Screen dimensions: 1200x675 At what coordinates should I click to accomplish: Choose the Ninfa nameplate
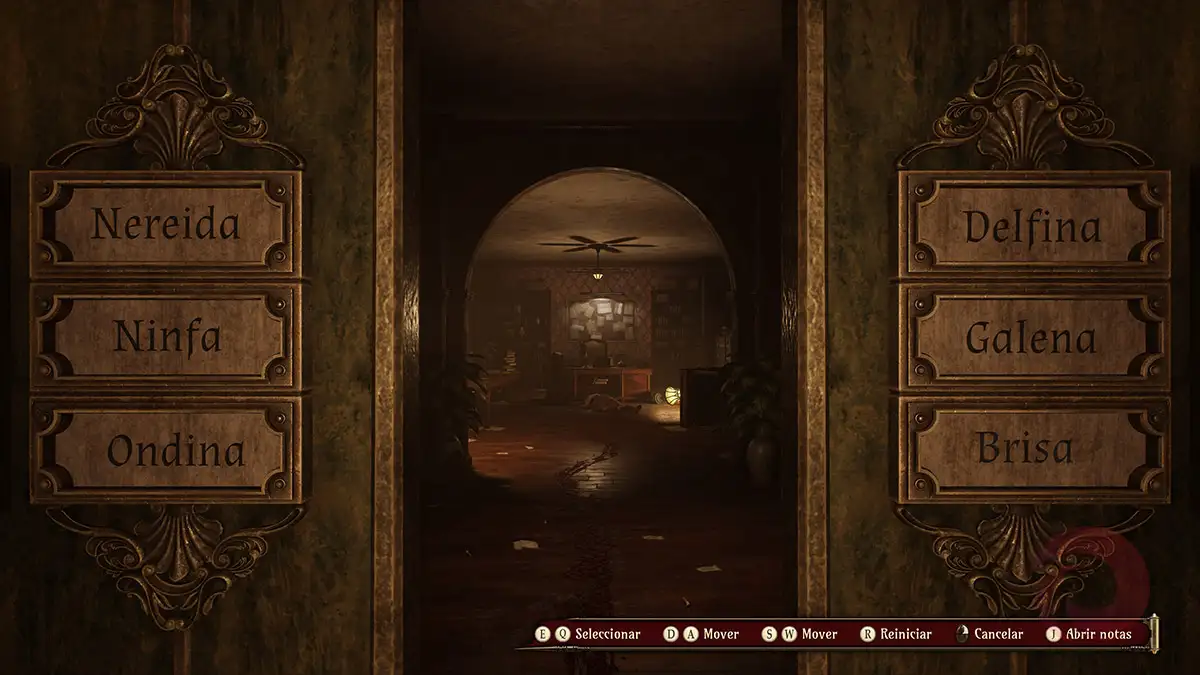pyautogui.click(x=165, y=337)
